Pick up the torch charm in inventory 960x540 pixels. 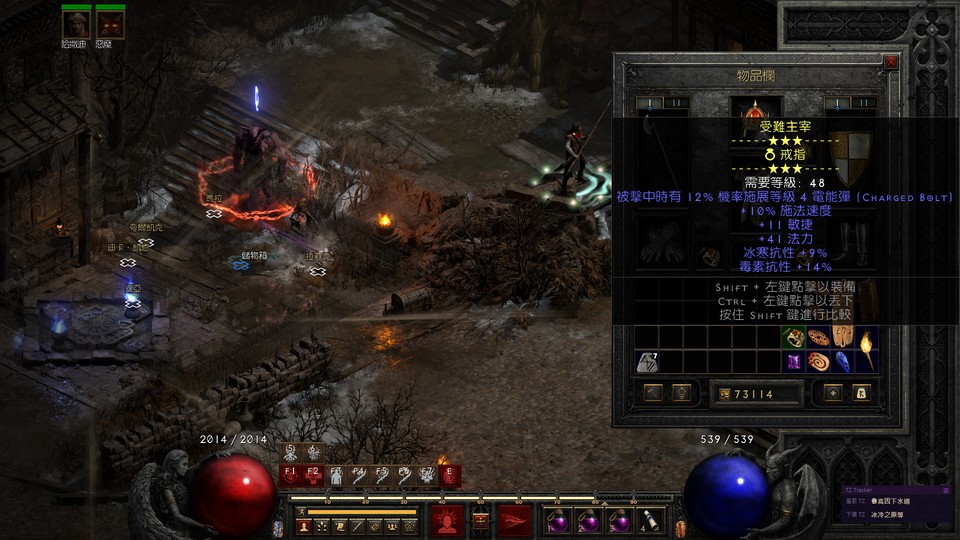867,349
